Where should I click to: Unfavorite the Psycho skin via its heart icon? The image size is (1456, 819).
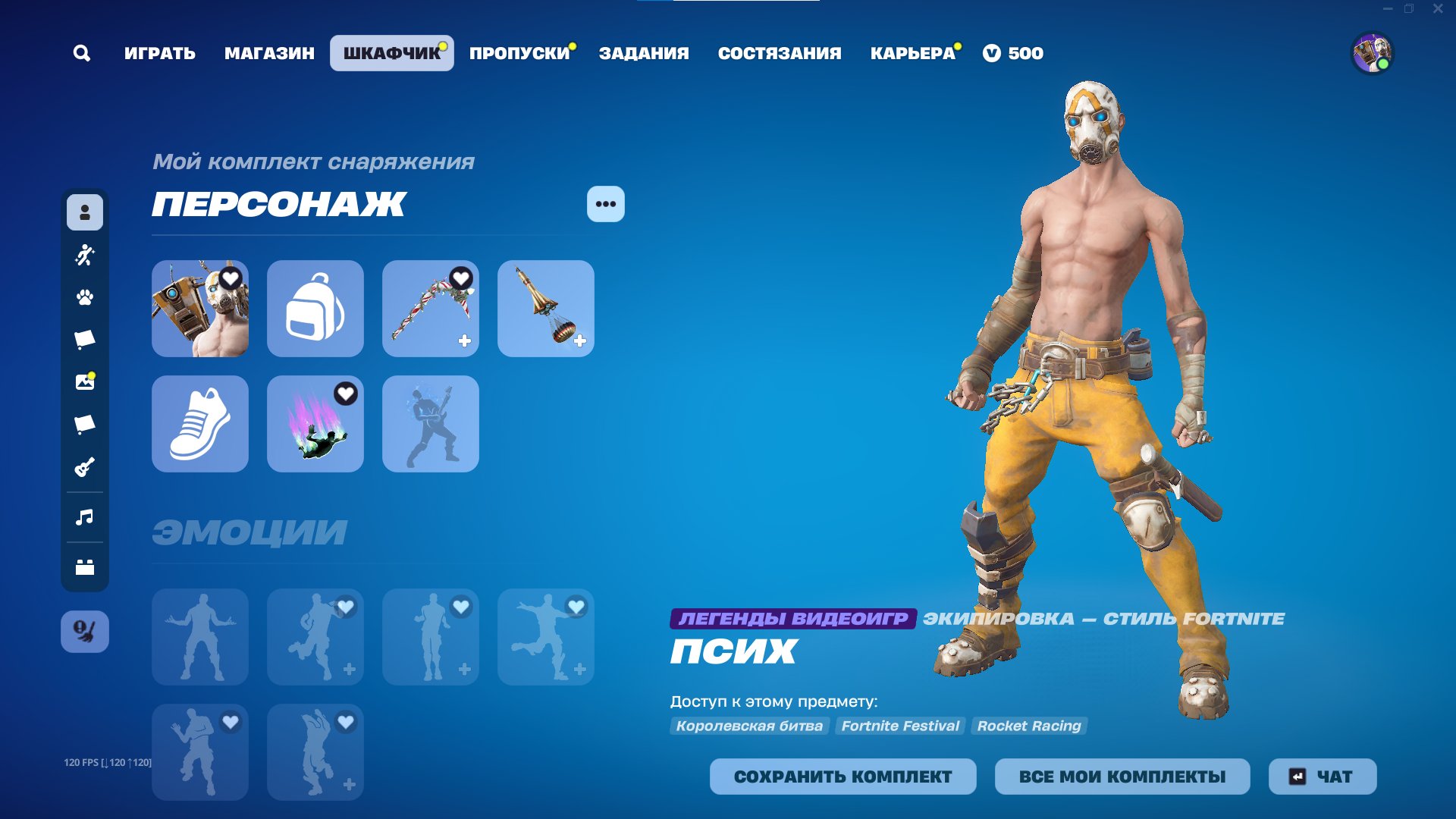(230, 279)
